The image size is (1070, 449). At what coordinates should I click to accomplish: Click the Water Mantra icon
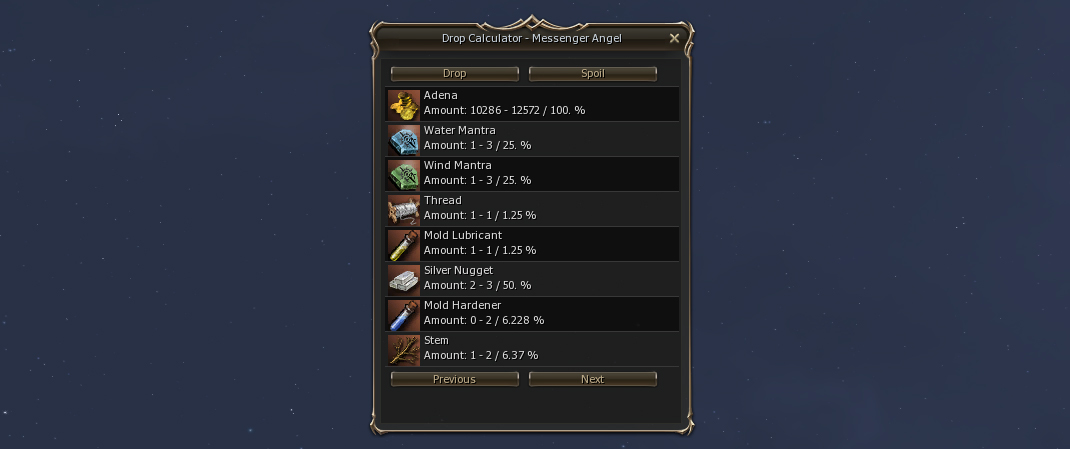[404, 139]
